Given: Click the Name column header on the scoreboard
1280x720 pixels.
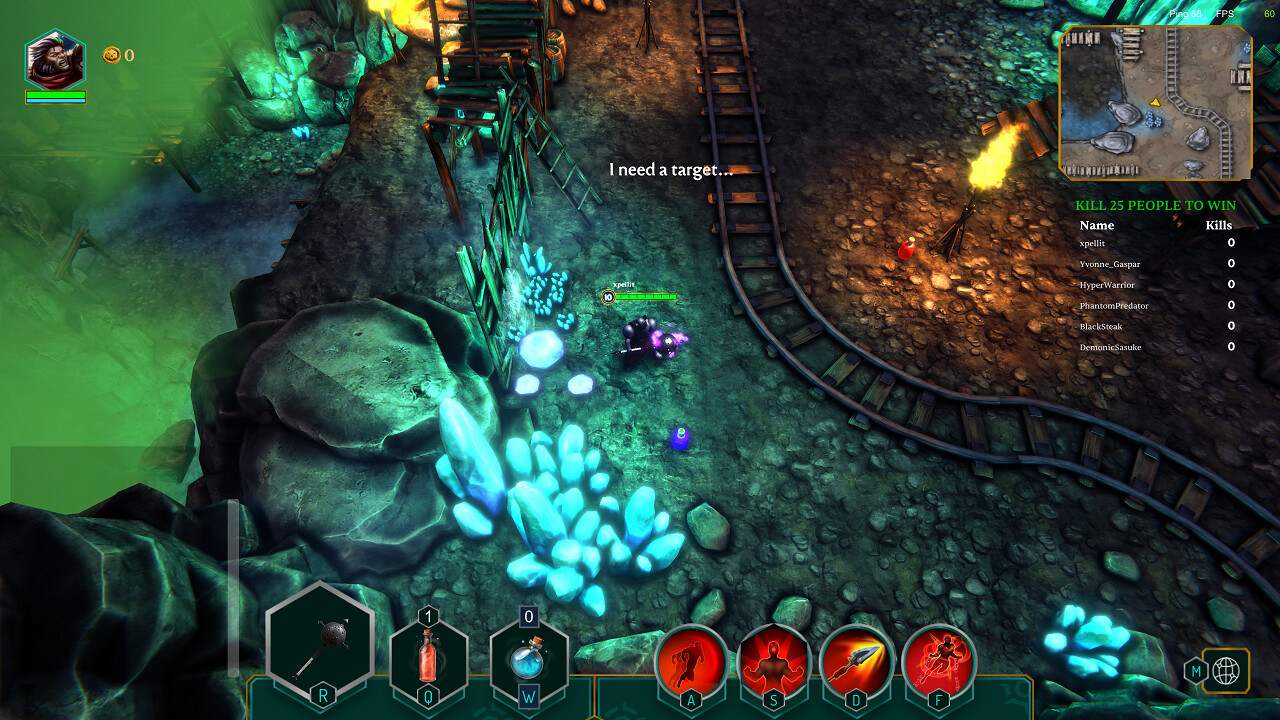Looking at the screenshot, I should pos(1096,225).
